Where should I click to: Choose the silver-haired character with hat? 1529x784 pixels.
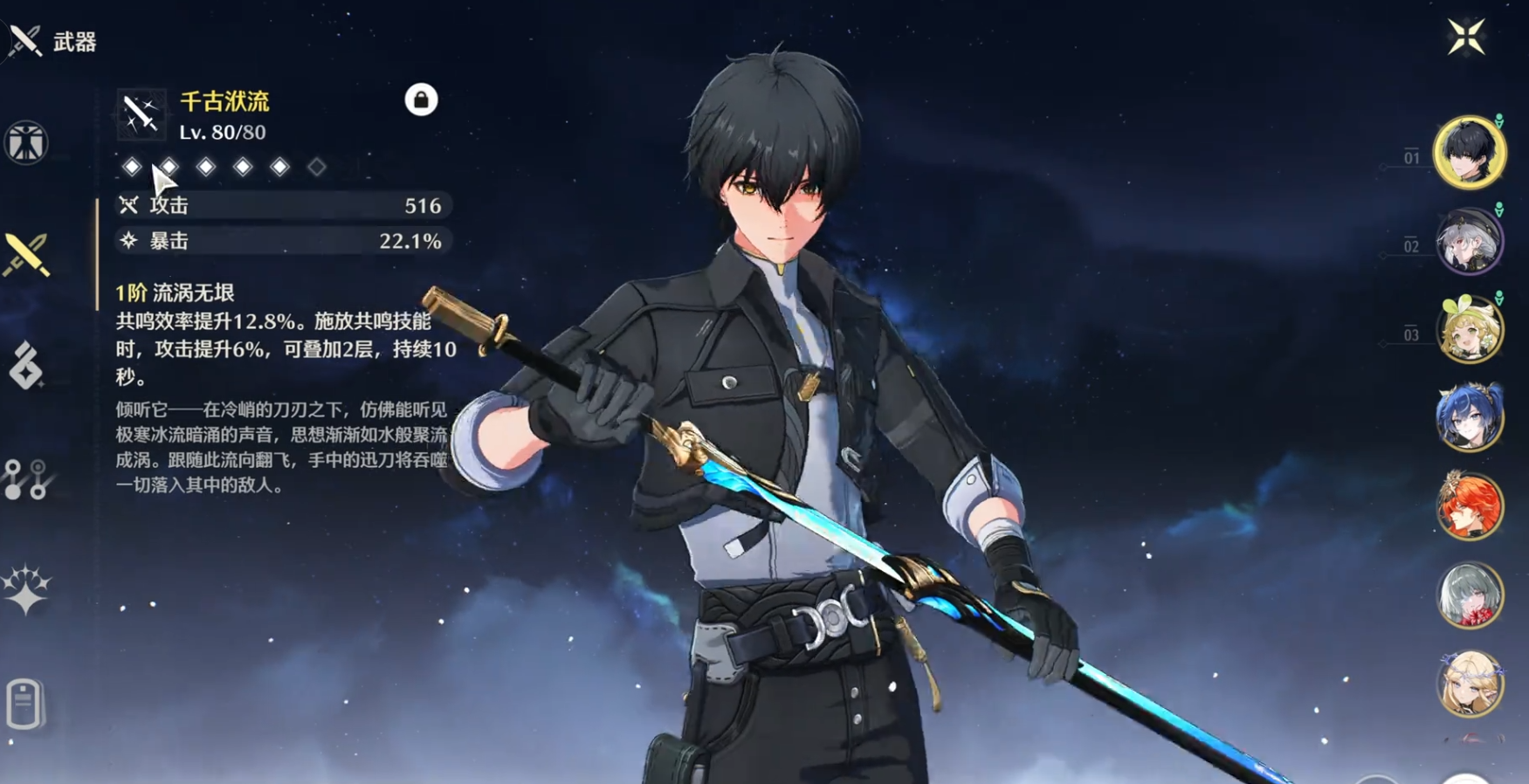(x=1470, y=242)
